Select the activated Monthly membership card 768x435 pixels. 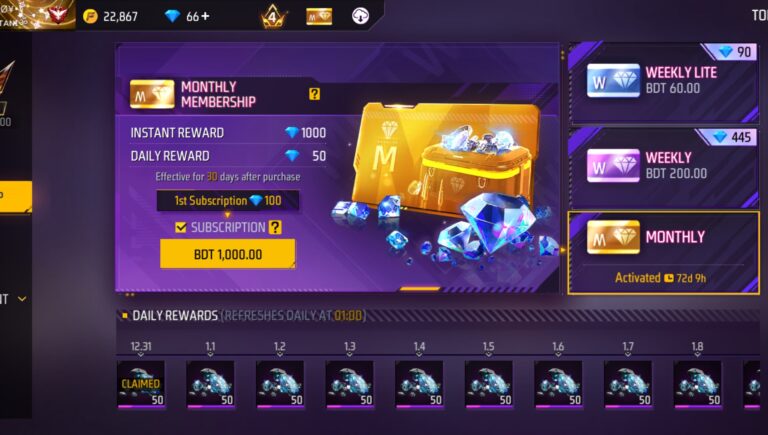pos(662,252)
